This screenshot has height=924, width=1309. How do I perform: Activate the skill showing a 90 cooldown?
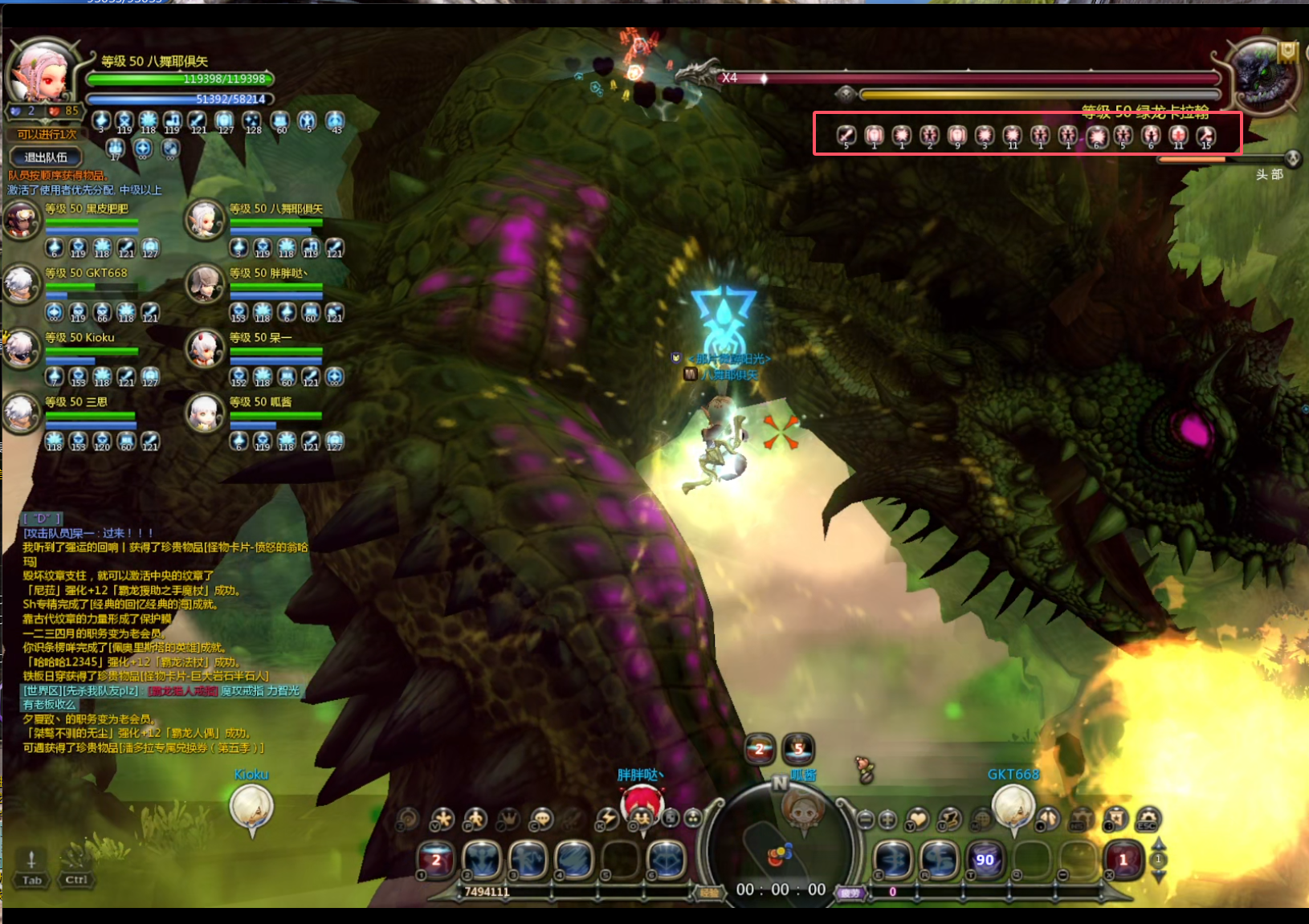click(985, 860)
